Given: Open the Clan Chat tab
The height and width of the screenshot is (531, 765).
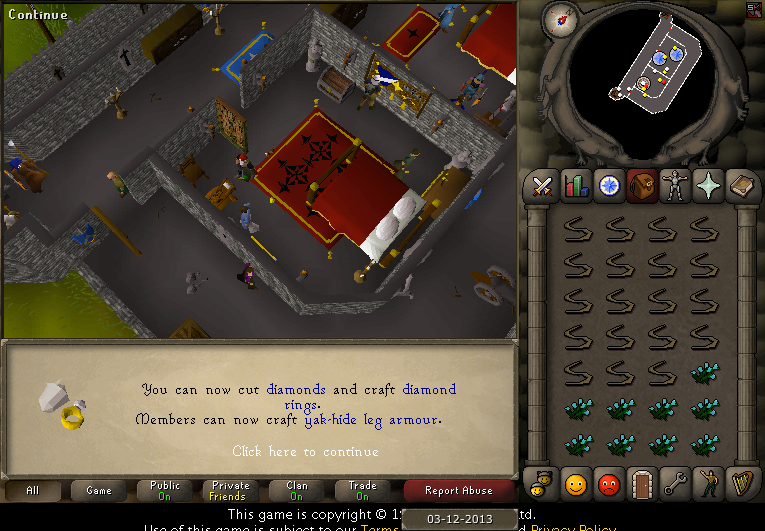Looking at the screenshot, I should click(543, 483).
